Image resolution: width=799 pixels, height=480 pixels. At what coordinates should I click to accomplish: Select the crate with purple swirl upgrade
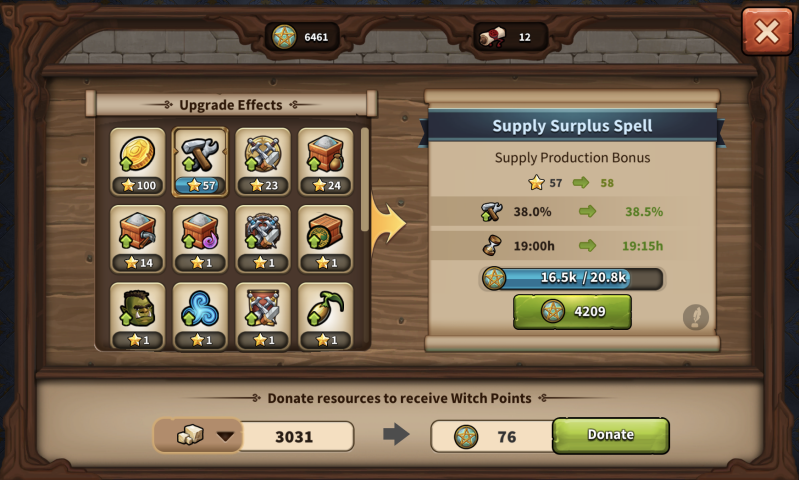(x=200, y=238)
